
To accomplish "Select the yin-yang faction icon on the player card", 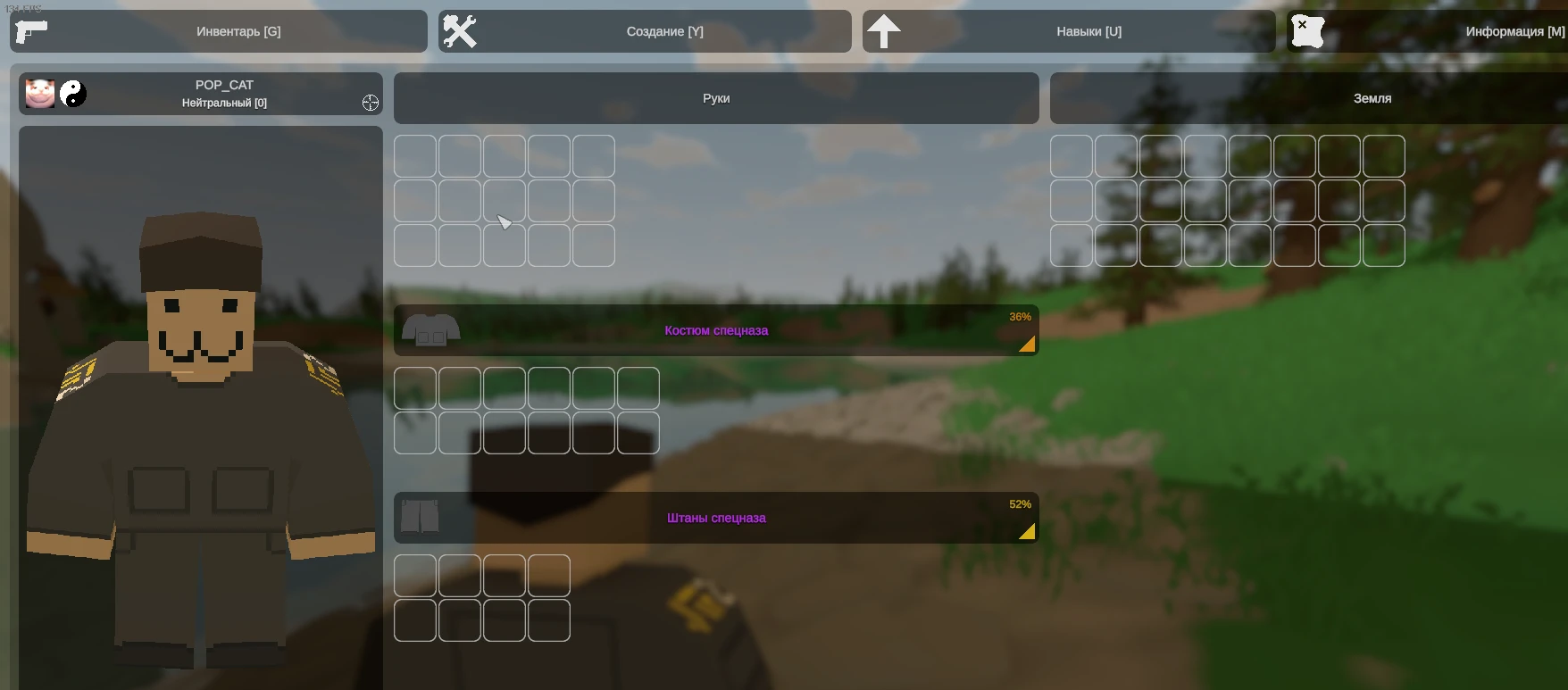I will (x=74, y=94).
